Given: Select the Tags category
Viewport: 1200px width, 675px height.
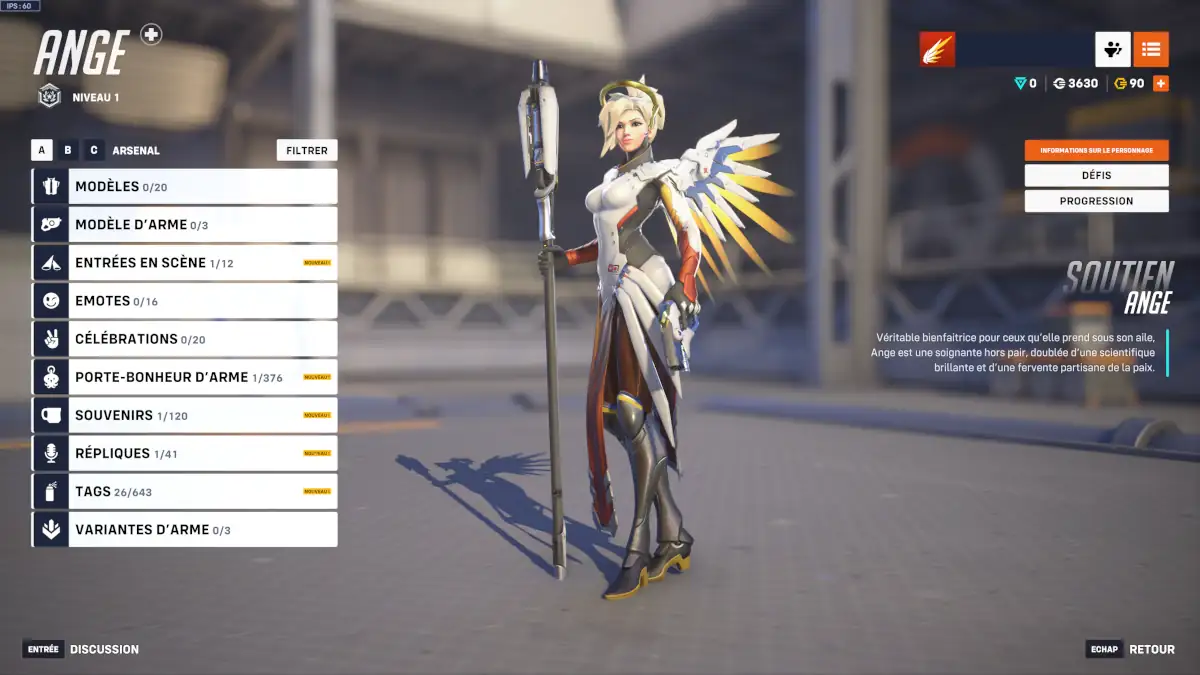Looking at the screenshot, I should tap(185, 491).
